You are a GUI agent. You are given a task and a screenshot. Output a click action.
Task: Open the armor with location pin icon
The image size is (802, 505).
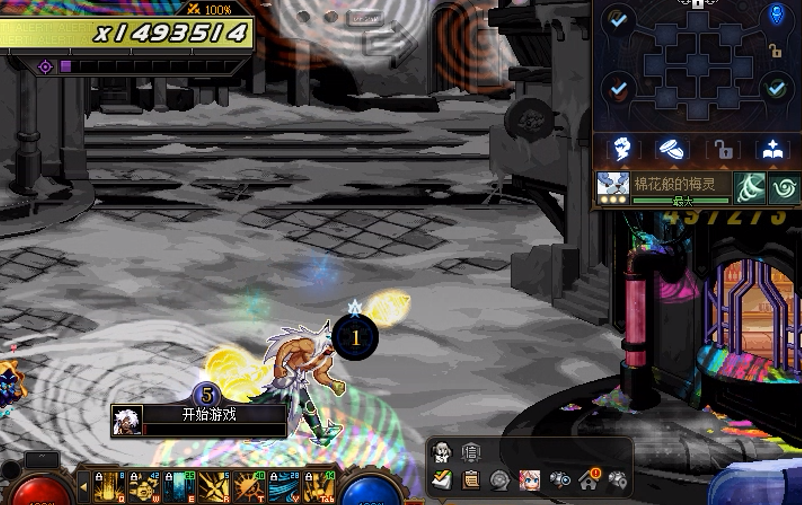[619, 479]
